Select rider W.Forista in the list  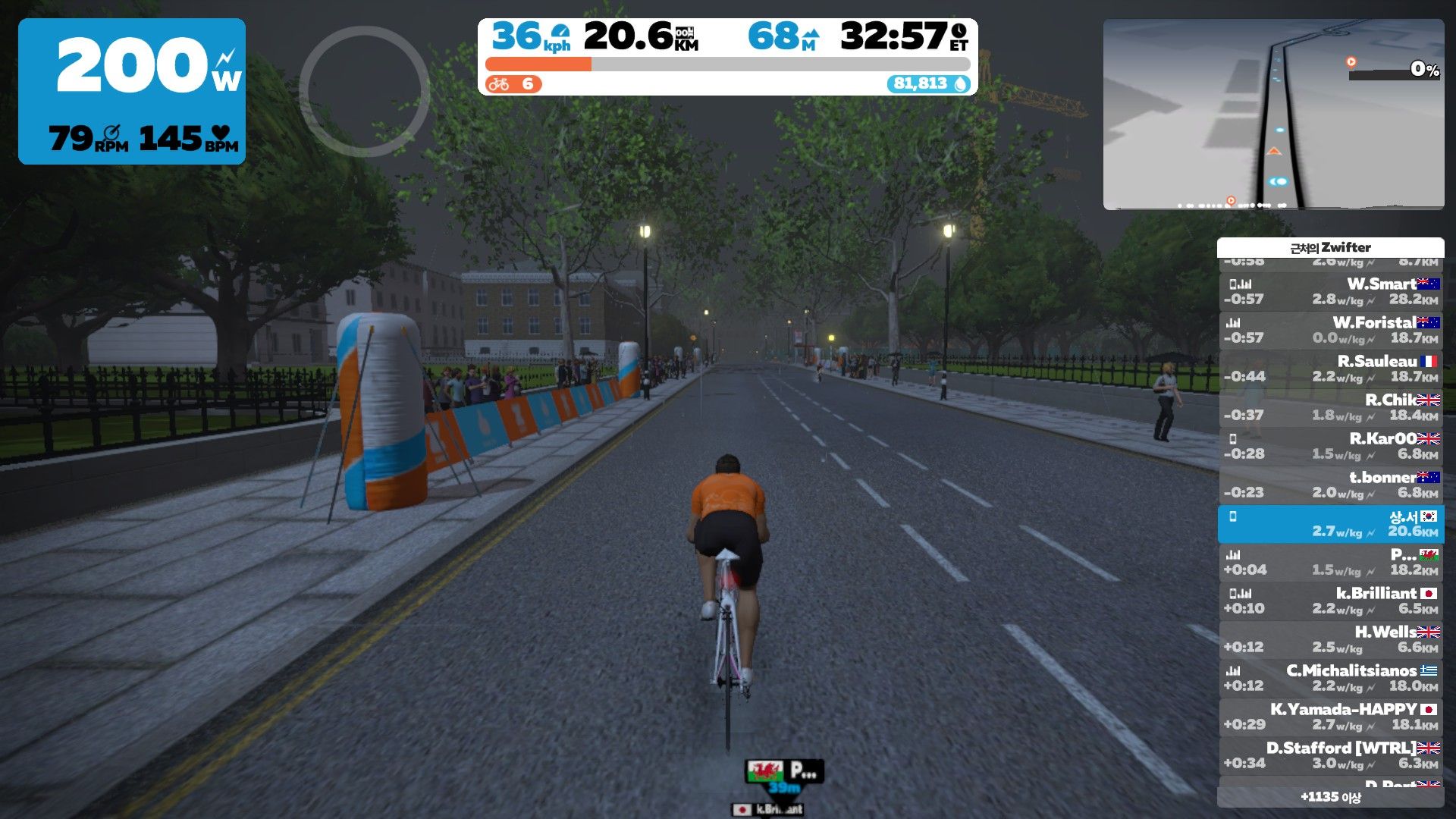[1331, 331]
